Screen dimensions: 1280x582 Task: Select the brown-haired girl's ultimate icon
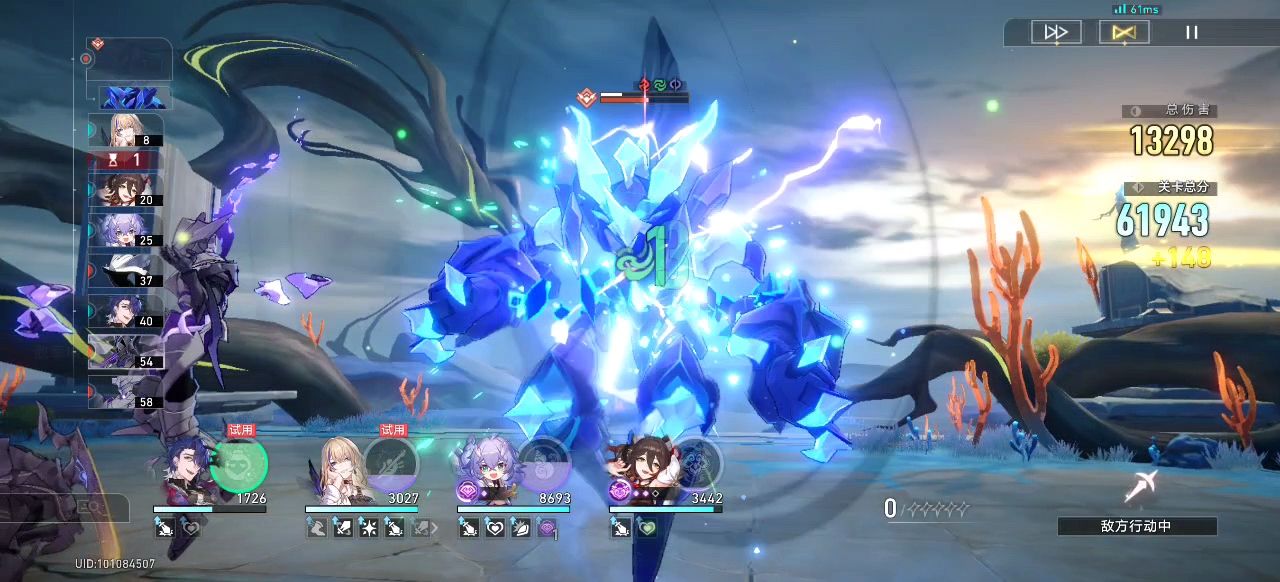click(695, 465)
